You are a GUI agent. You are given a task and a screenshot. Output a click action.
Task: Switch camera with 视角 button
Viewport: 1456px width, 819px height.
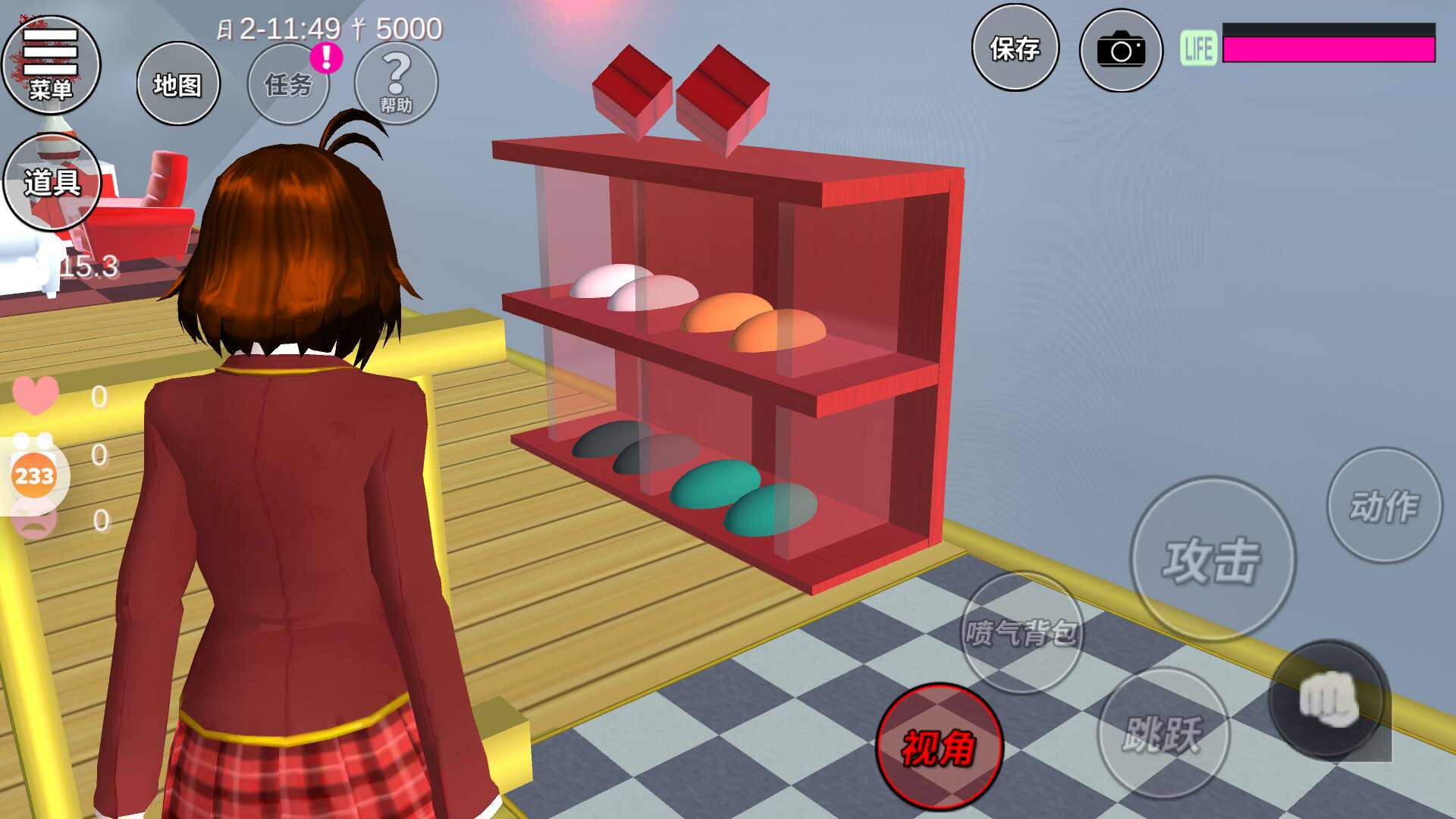[x=939, y=747]
